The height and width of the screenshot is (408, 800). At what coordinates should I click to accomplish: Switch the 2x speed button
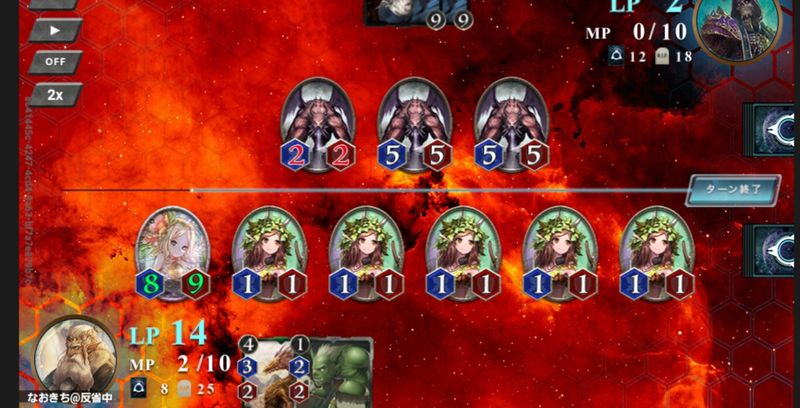[x=55, y=95]
